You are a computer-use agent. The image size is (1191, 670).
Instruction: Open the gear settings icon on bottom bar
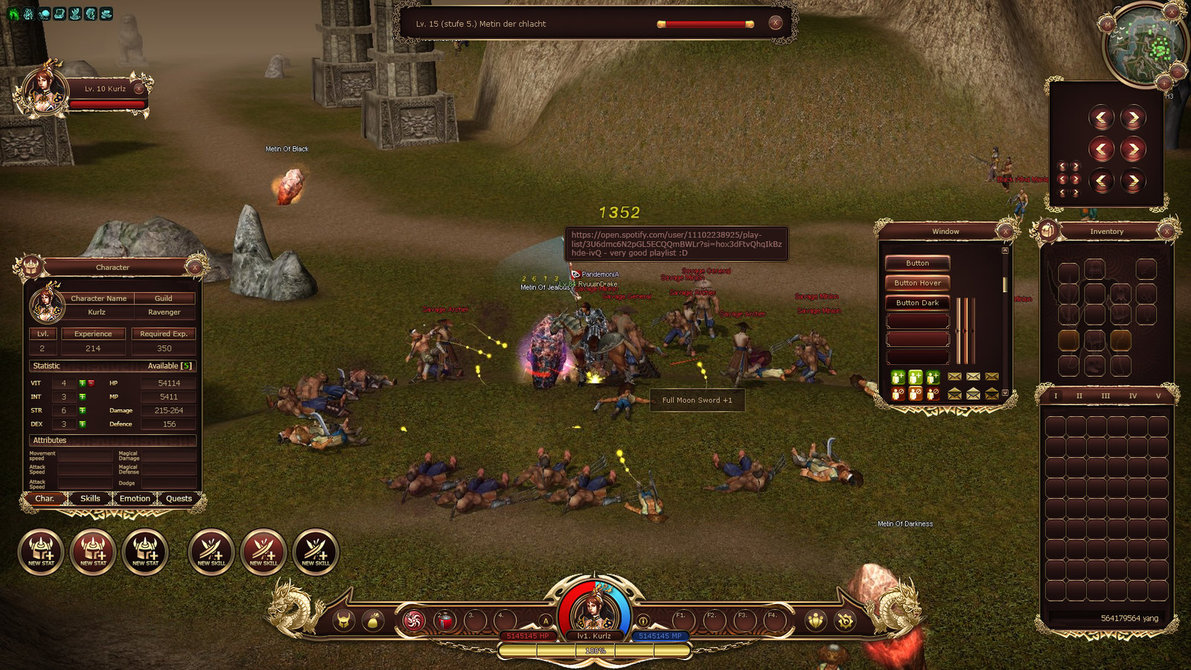point(845,621)
